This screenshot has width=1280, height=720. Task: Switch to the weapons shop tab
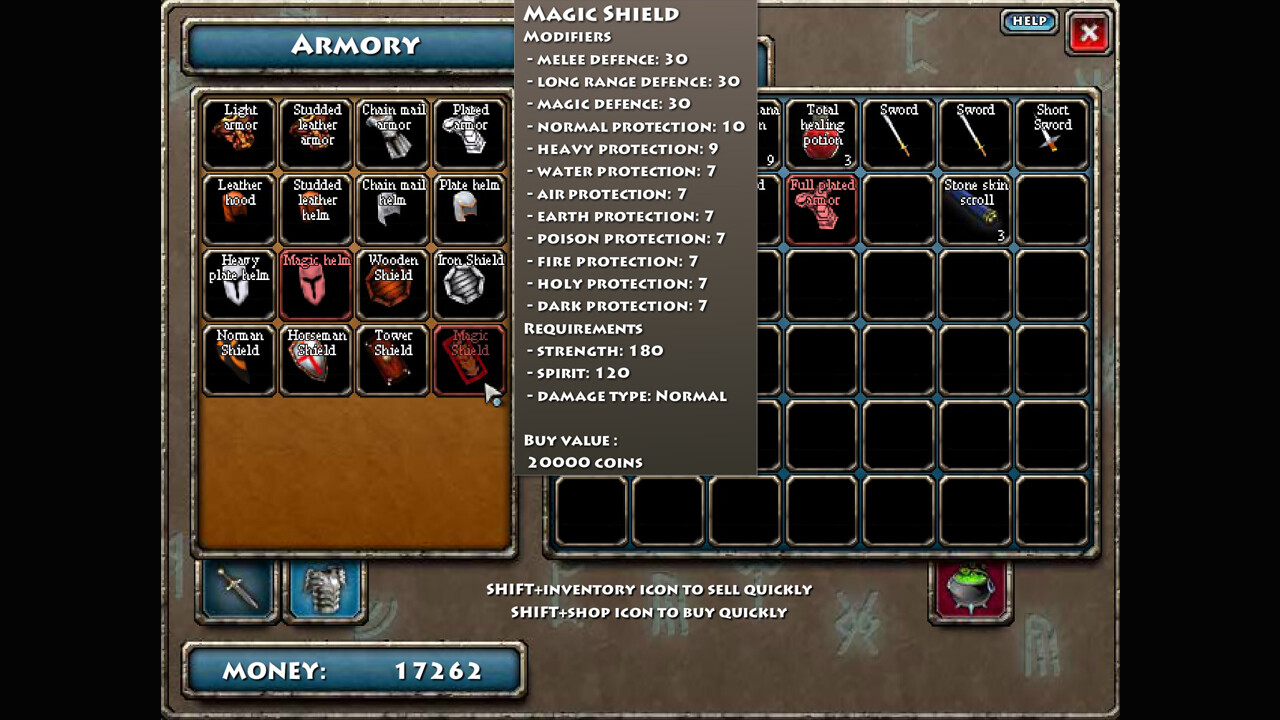tap(237, 590)
